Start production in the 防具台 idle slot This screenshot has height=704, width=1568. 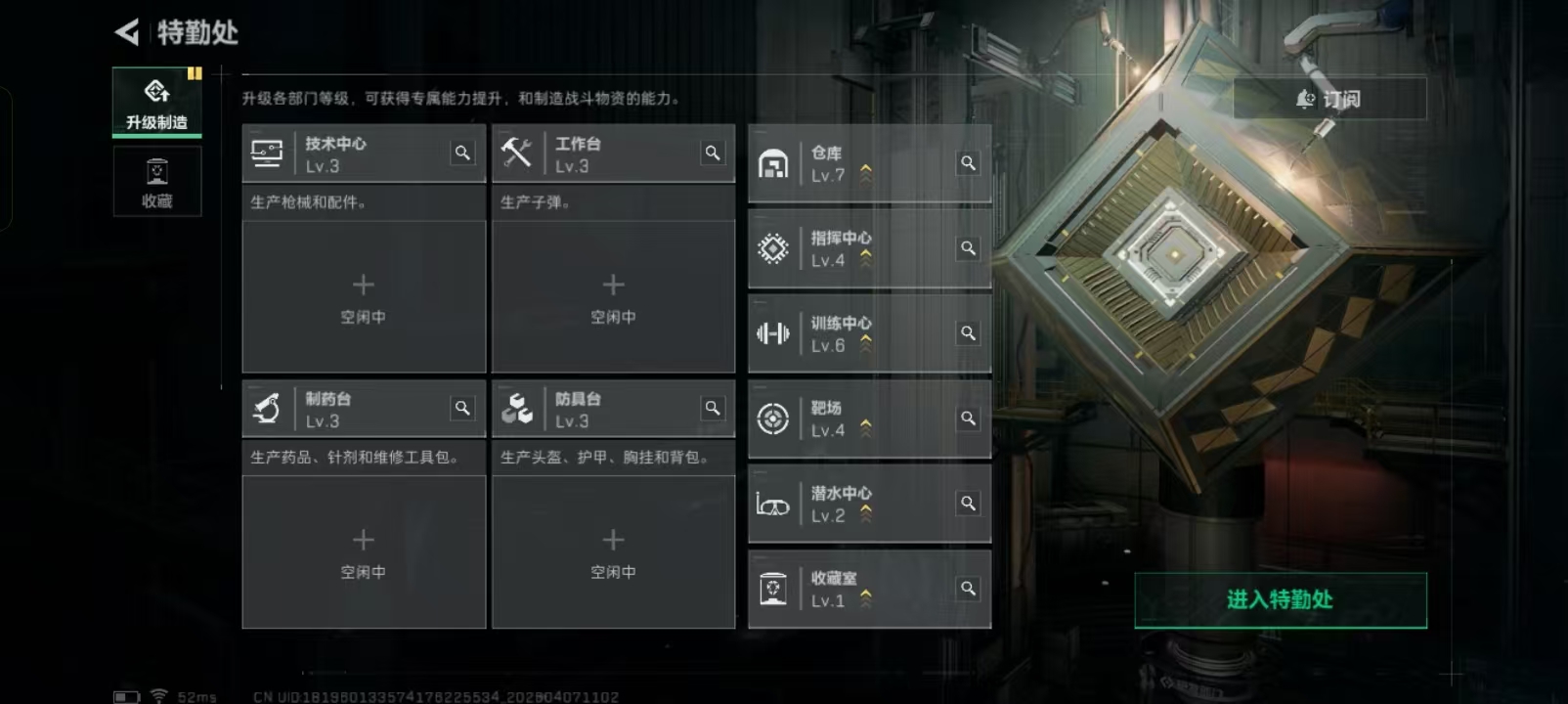[613, 551]
